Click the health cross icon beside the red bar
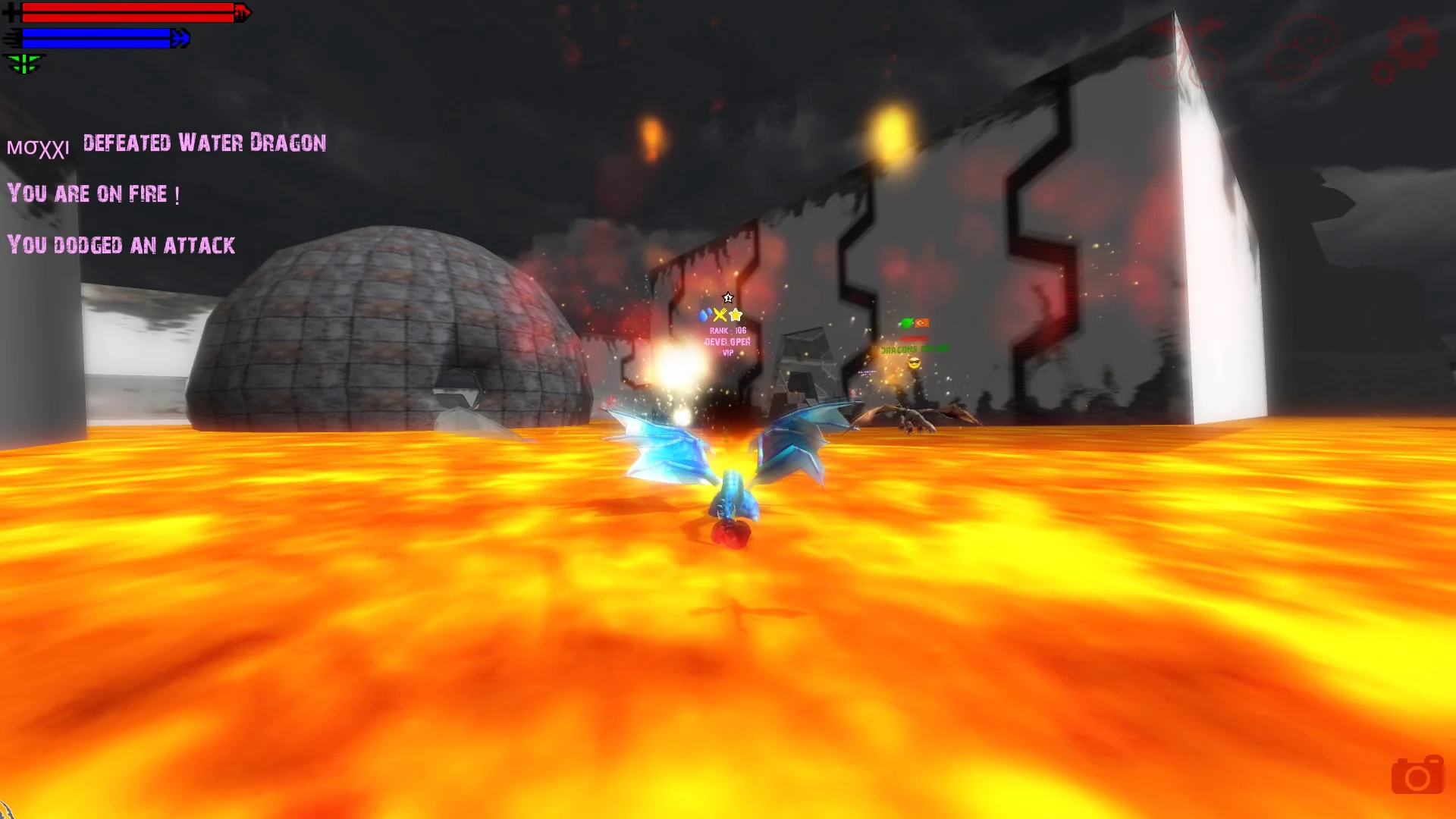 [11, 13]
